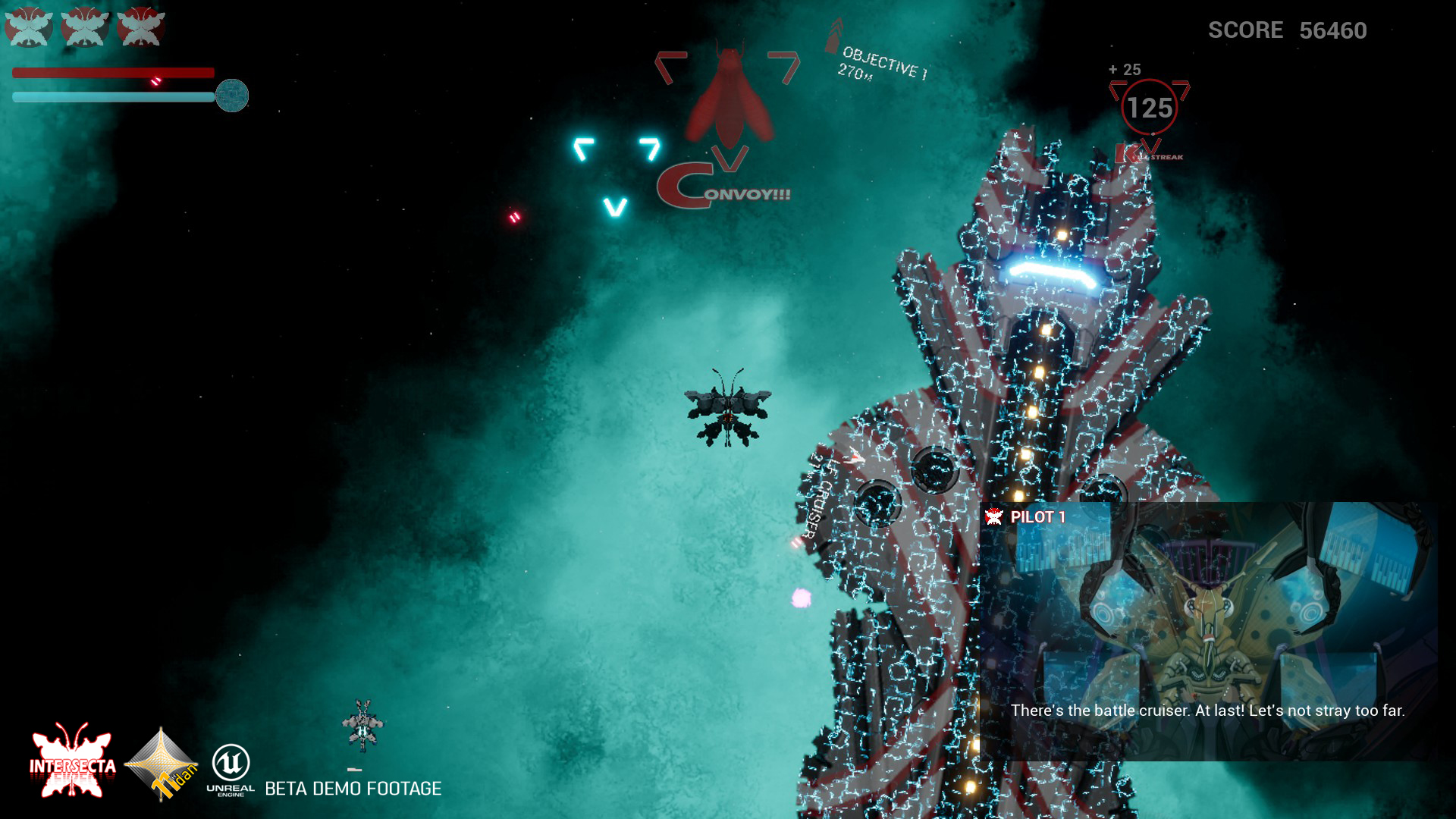Click the Pilot 1 comm portrait
This screenshot has height=819, width=1456.
pyautogui.click(x=1207, y=607)
